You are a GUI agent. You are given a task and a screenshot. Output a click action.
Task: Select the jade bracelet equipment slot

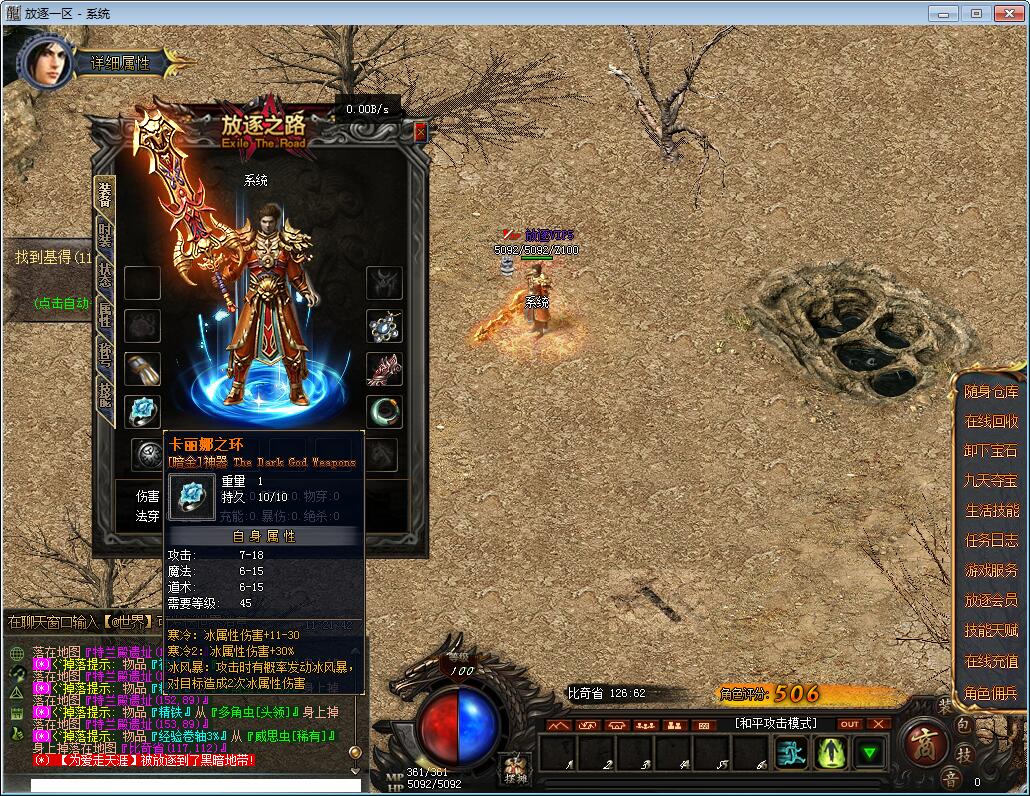click(x=385, y=411)
